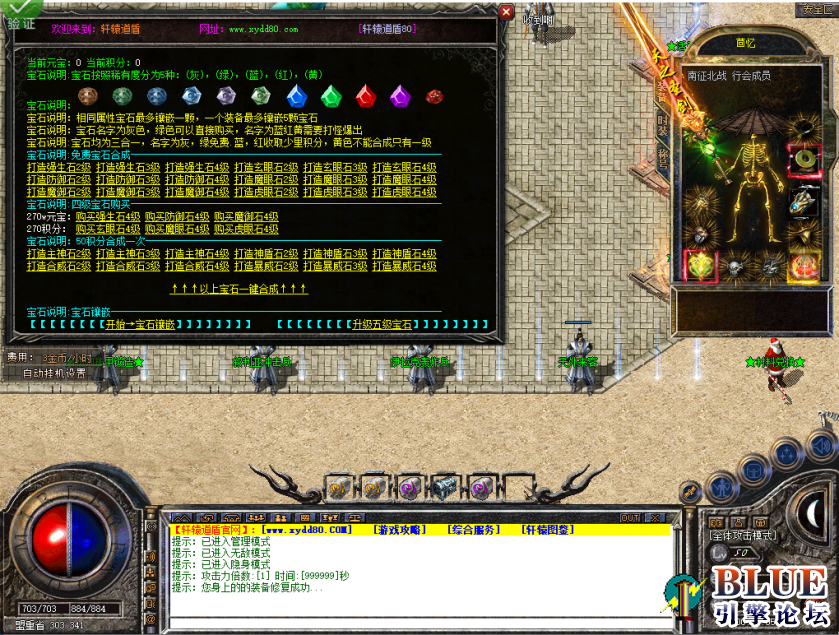Close the gem dialog with the red X
Screen dimensions: 839x635
[506, 12]
